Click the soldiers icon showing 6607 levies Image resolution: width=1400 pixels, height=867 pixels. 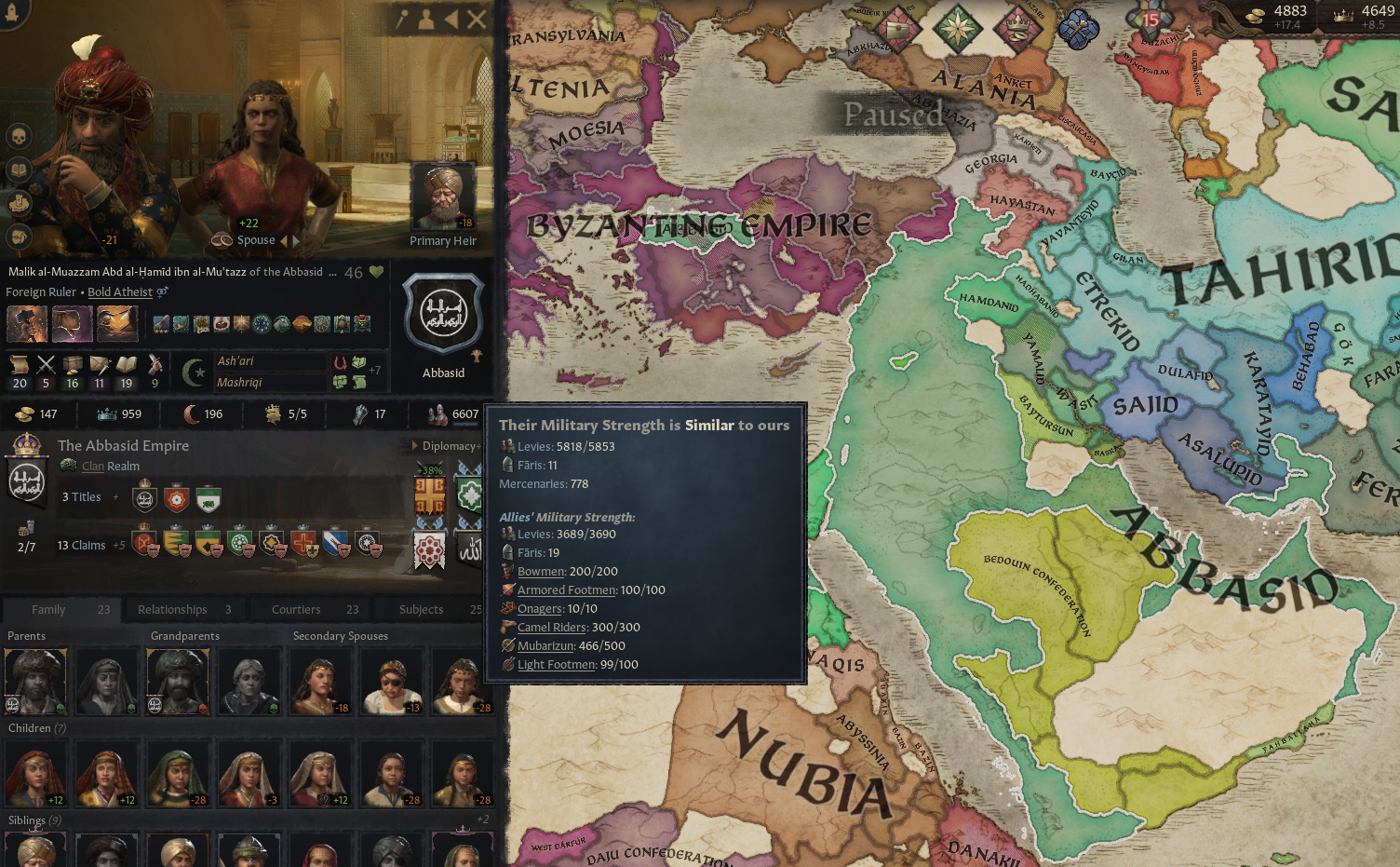coord(437,414)
